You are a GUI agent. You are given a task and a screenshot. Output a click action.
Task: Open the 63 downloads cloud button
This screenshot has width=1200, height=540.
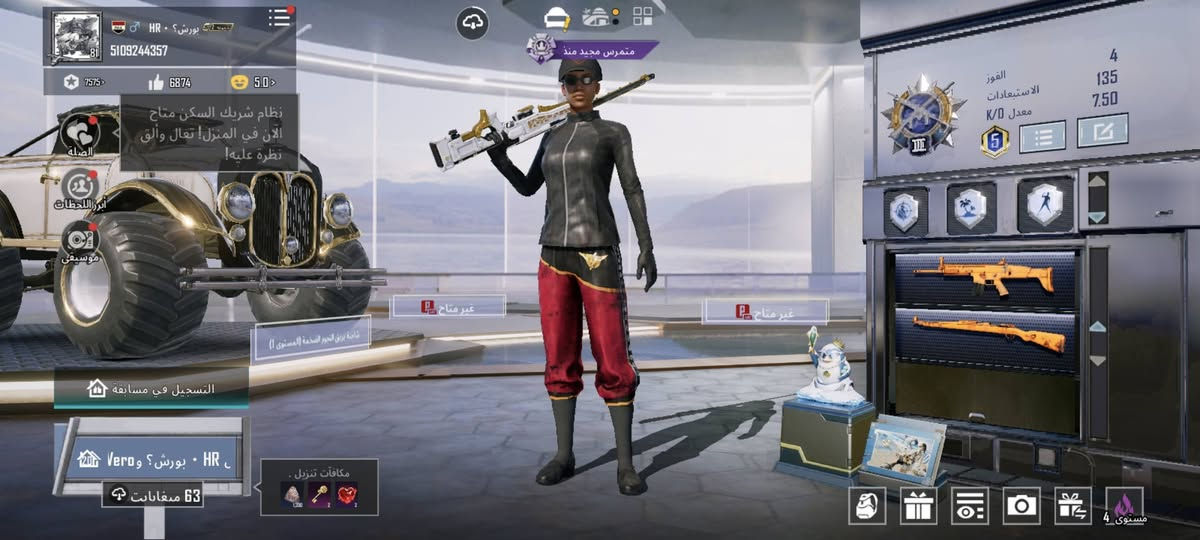pos(152,494)
